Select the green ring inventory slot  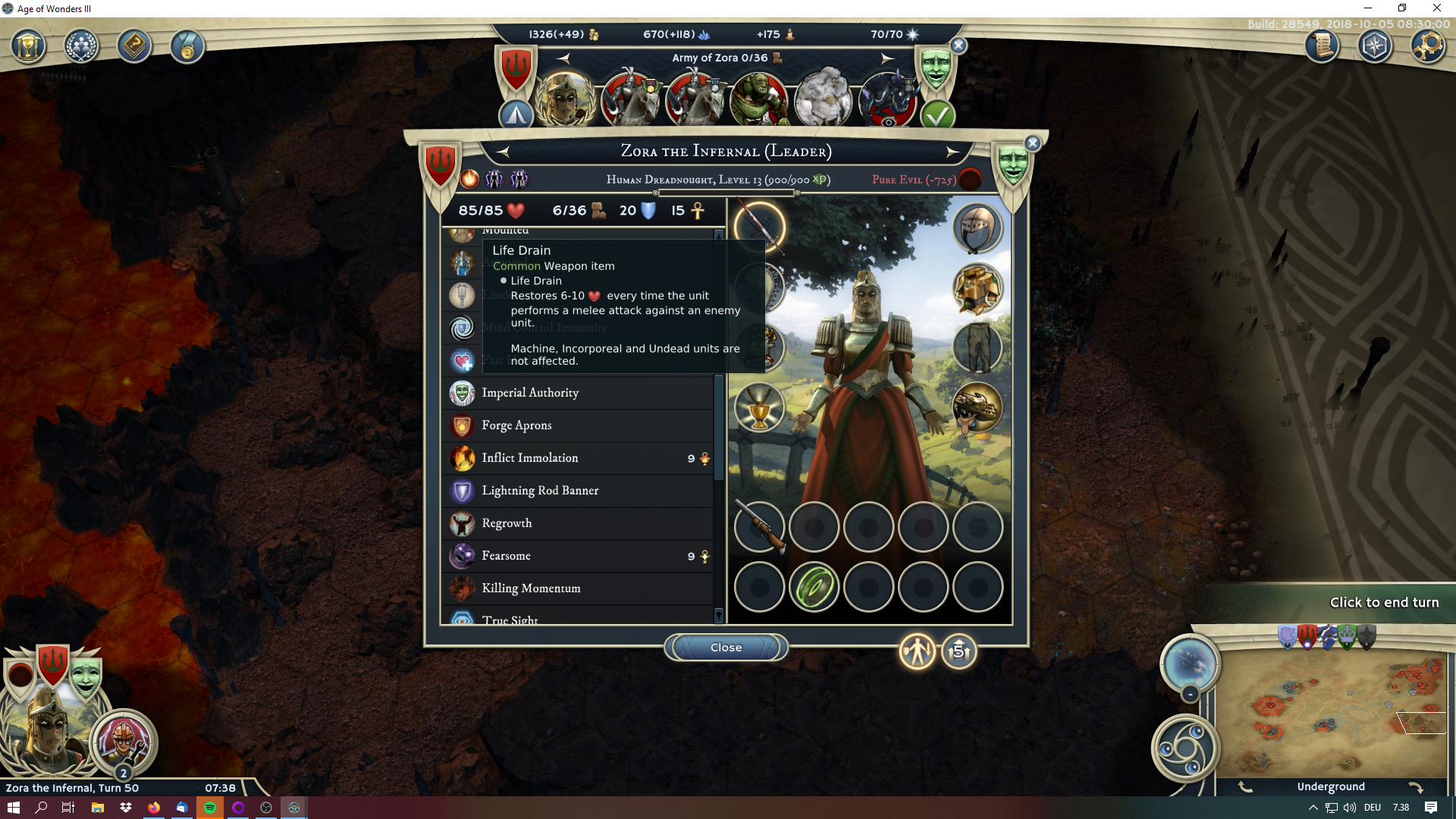click(814, 587)
